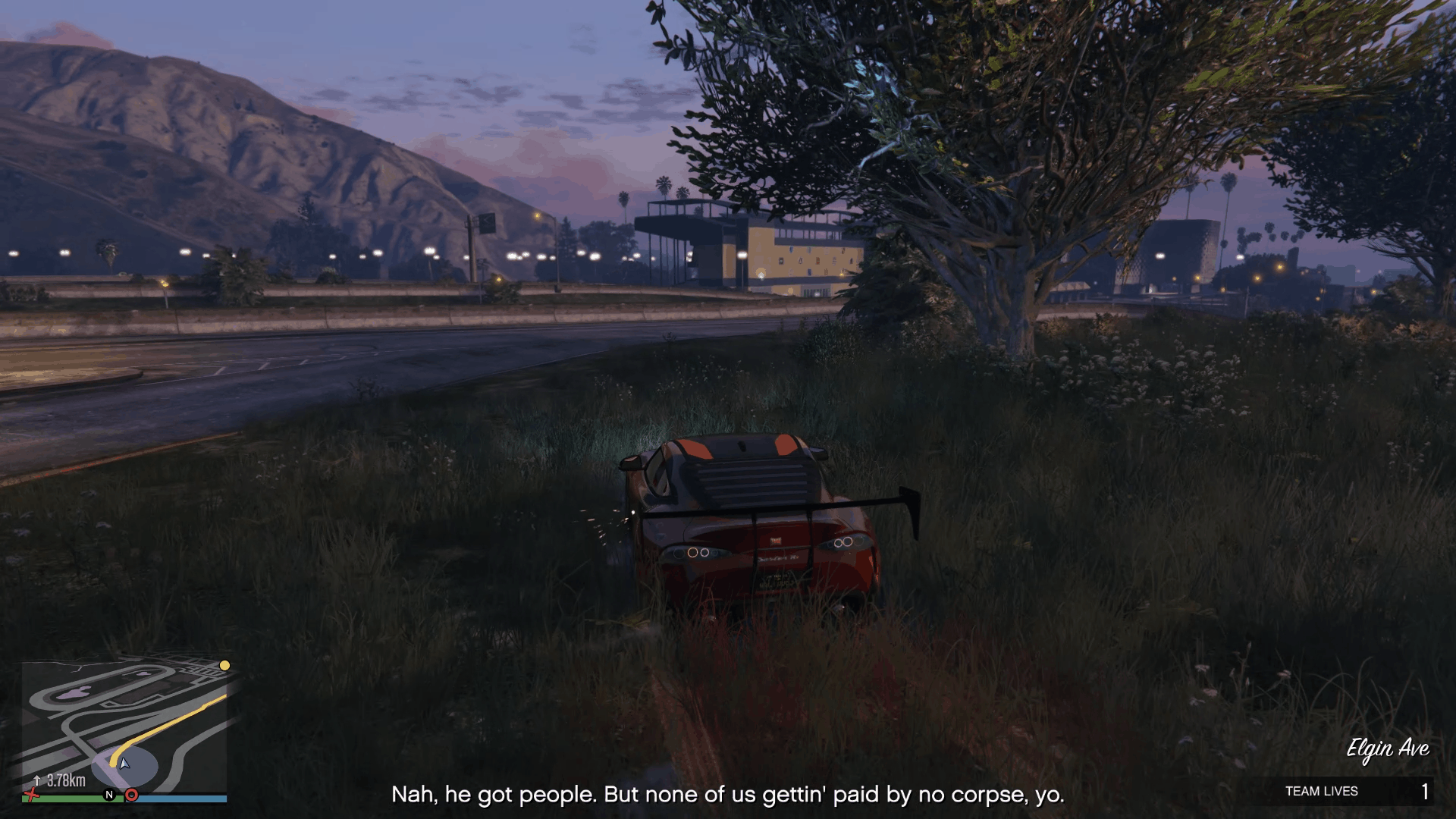
Task: Click the red circle objective icon near compass
Action: click(x=132, y=795)
